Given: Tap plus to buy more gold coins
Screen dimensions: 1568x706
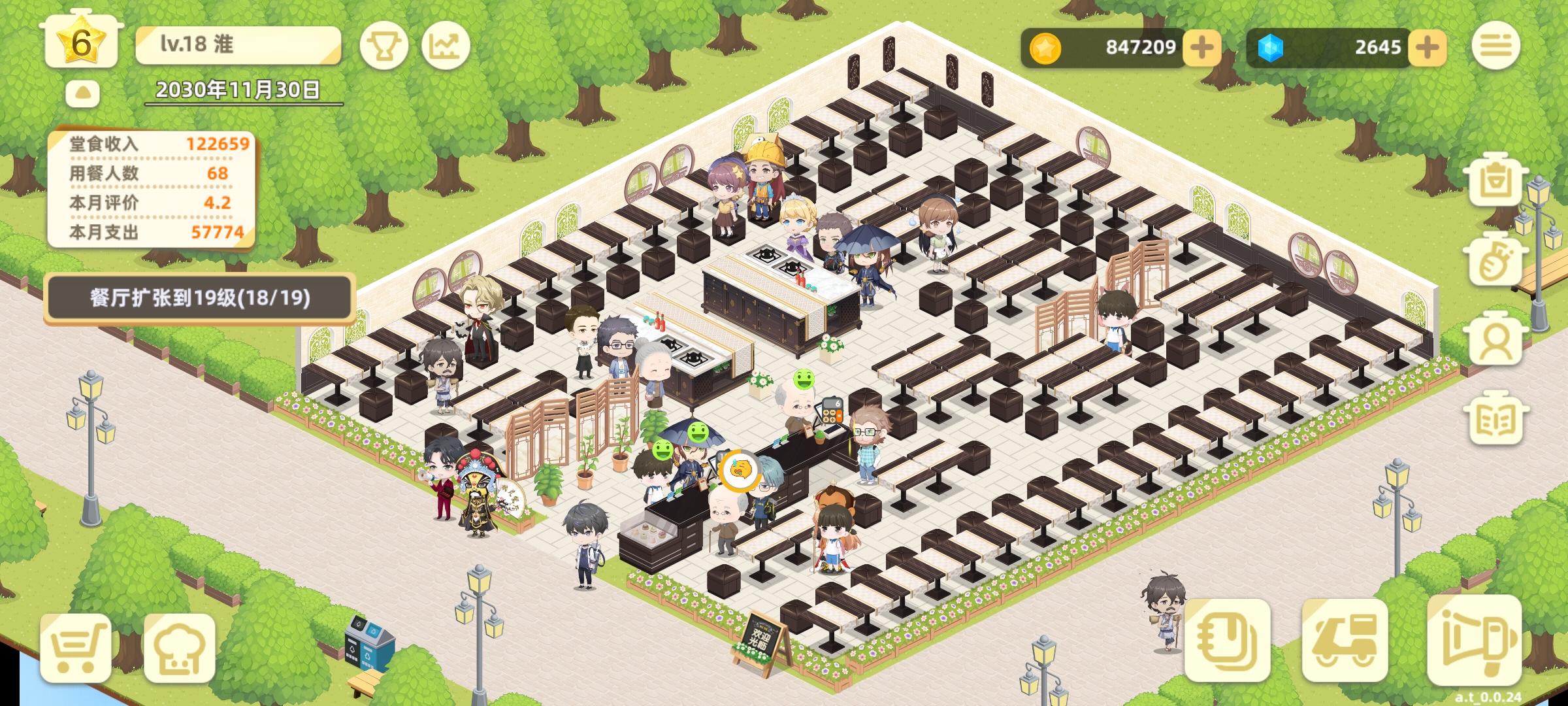Looking at the screenshot, I should pos(1204,47).
